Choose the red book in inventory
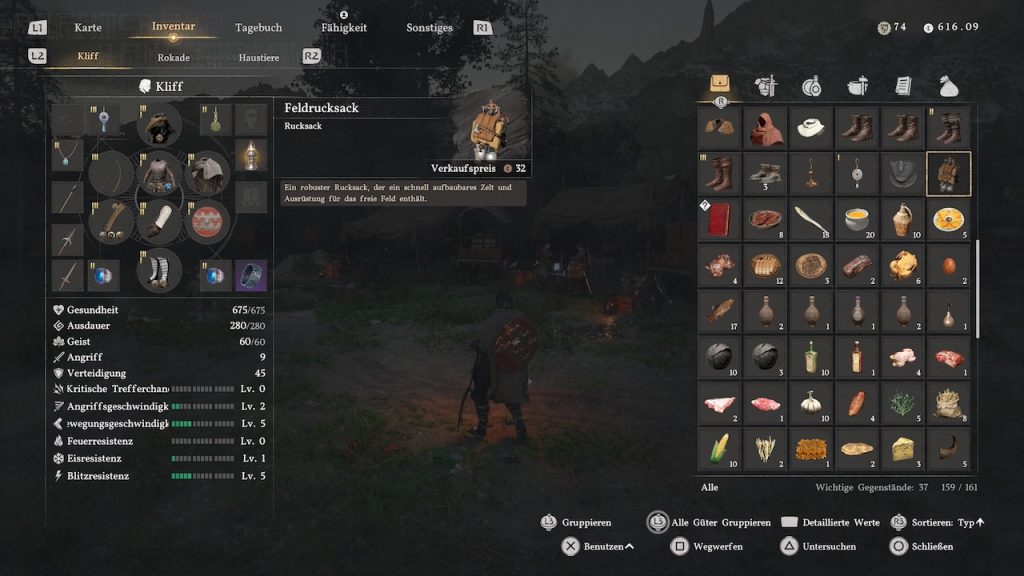Viewport: 1024px width, 576px height. pos(719,219)
